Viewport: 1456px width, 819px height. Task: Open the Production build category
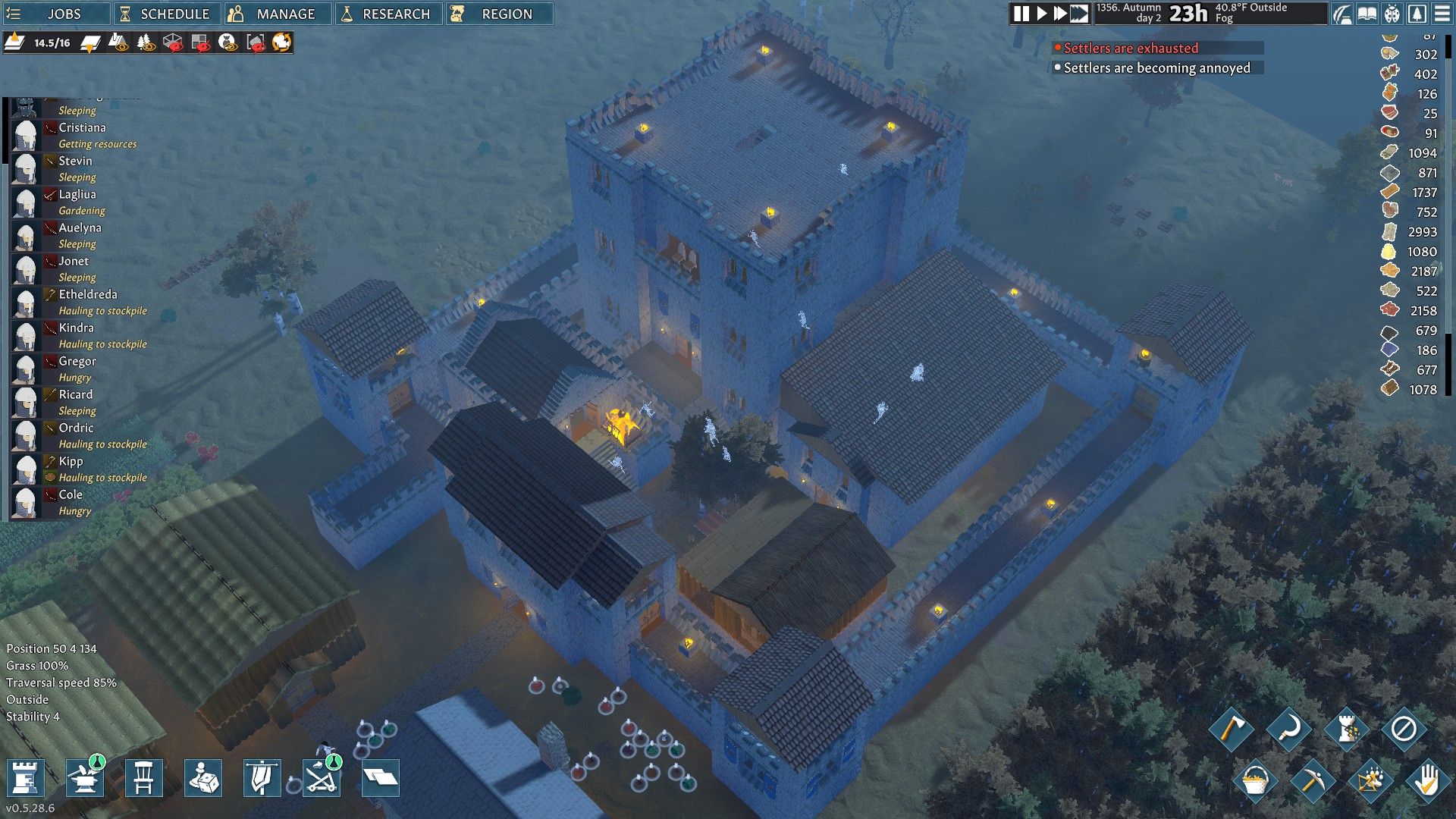(x=84, y=777)
